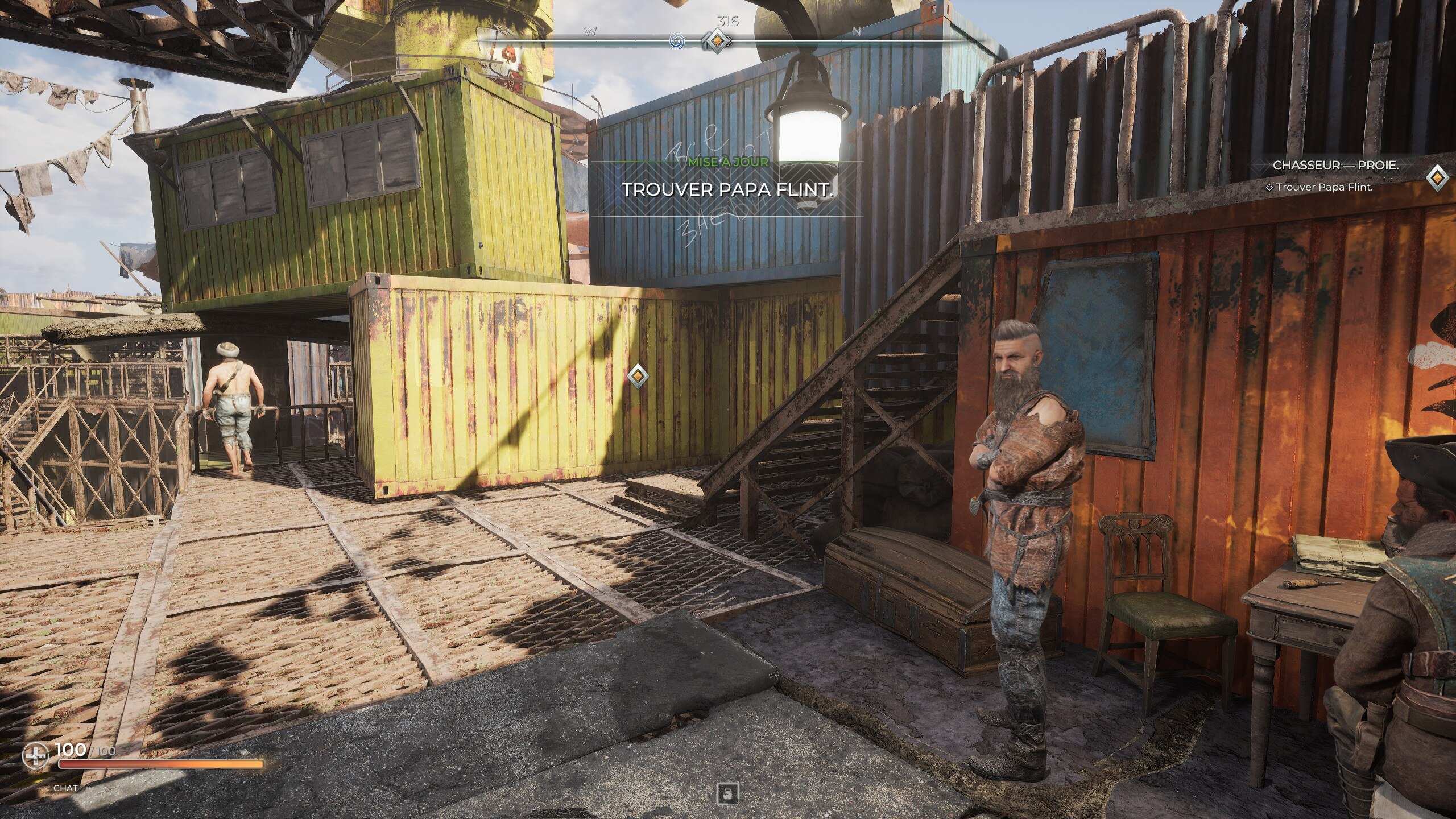Open the CHAT box
This screenshot has width=1456, height=819.
[x=65, y=788]
